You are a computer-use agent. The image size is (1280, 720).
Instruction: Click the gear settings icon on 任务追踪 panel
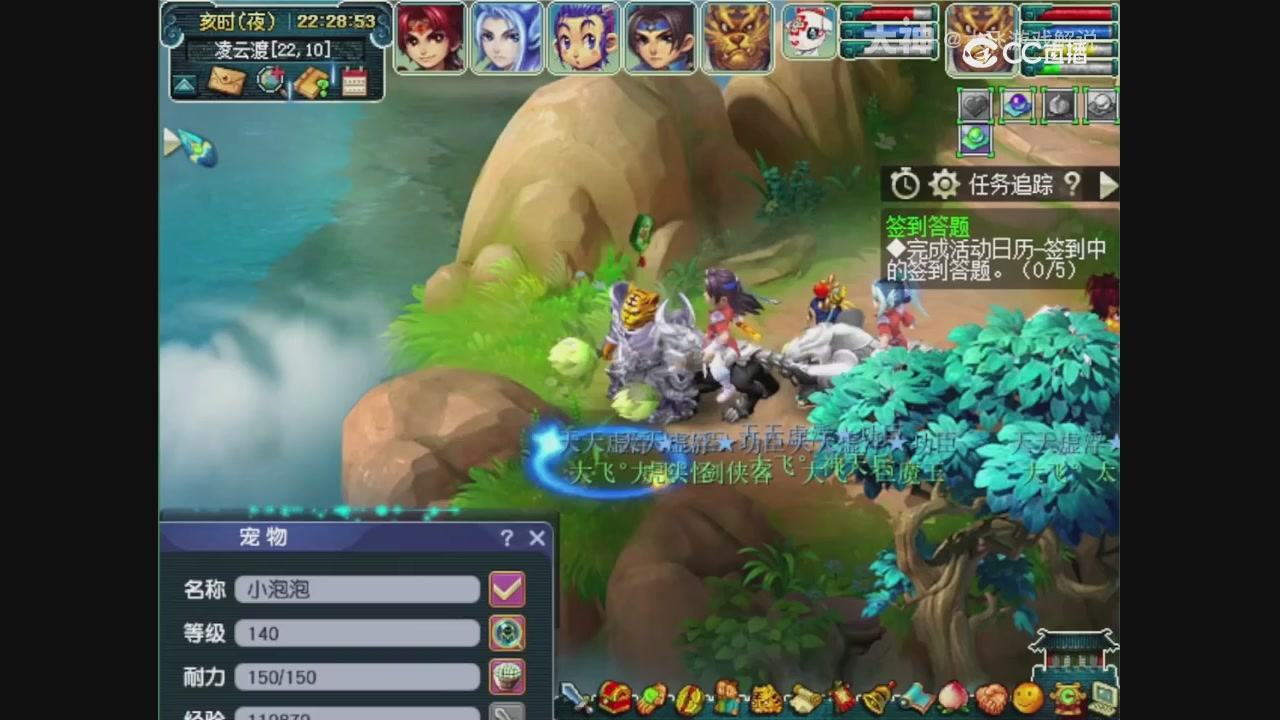(943, 185)
